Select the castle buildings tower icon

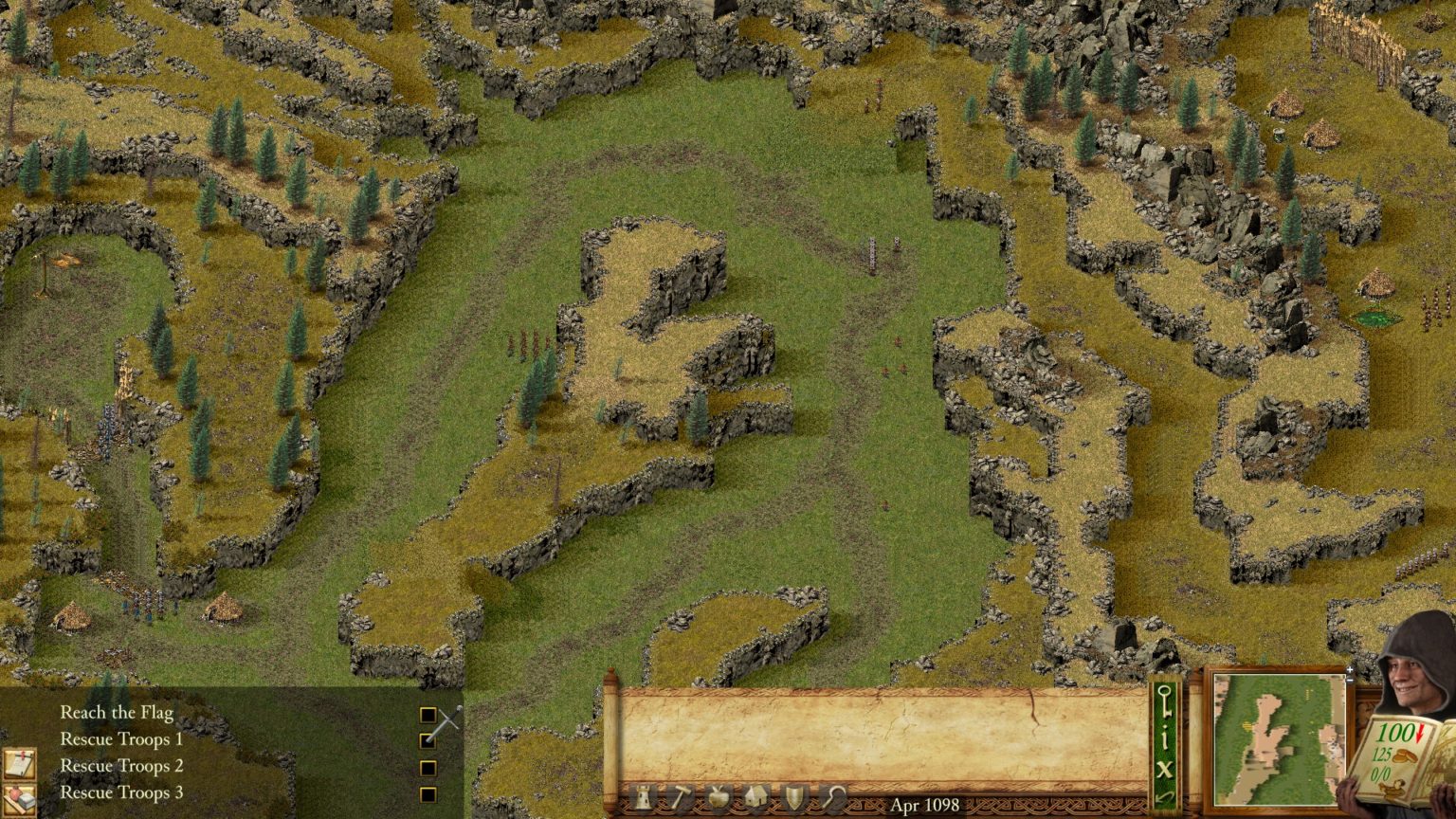tap(644, 801)
